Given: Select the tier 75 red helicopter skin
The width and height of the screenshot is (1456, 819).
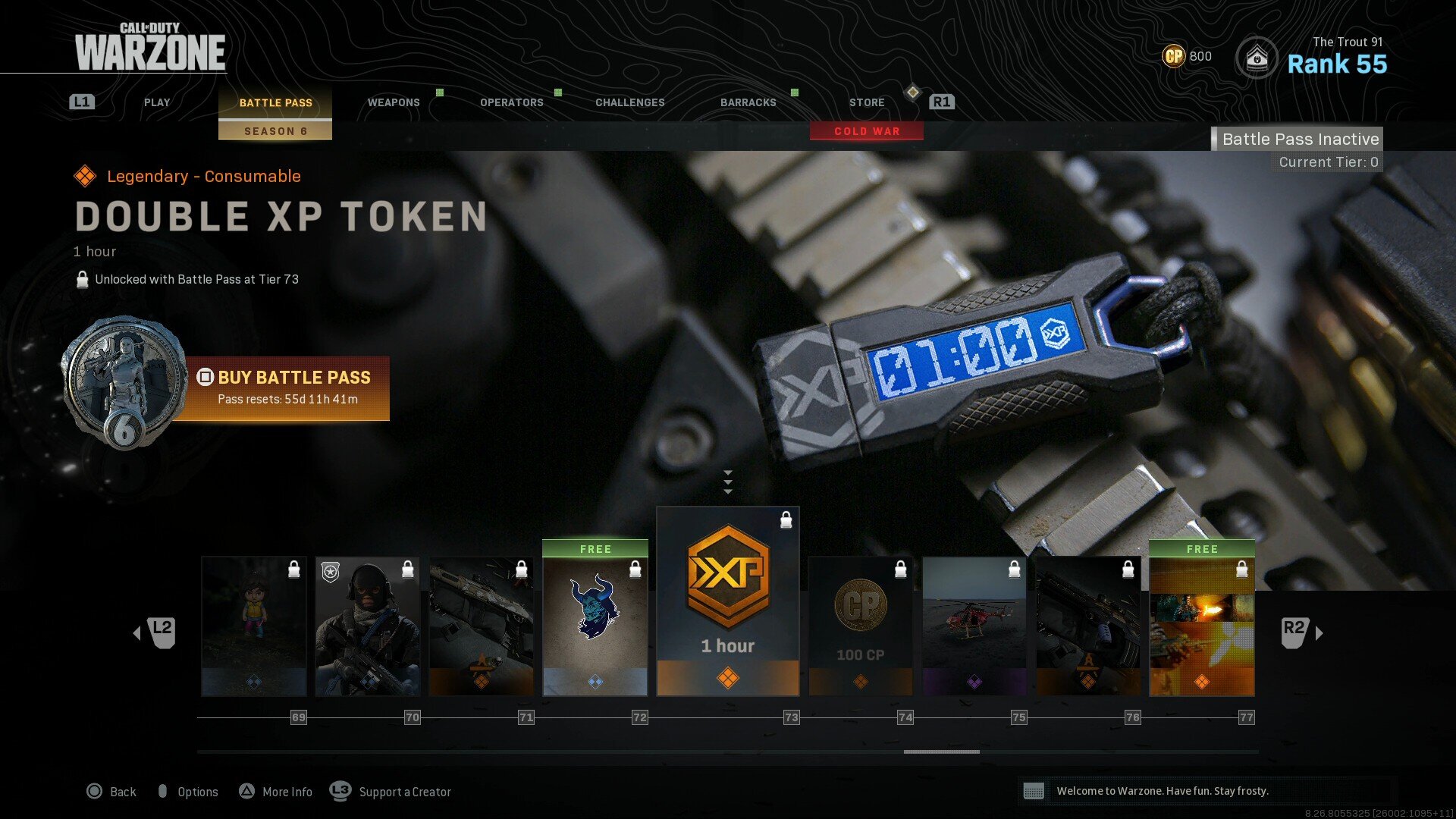Looking at the screenshot, I should 974,626.
